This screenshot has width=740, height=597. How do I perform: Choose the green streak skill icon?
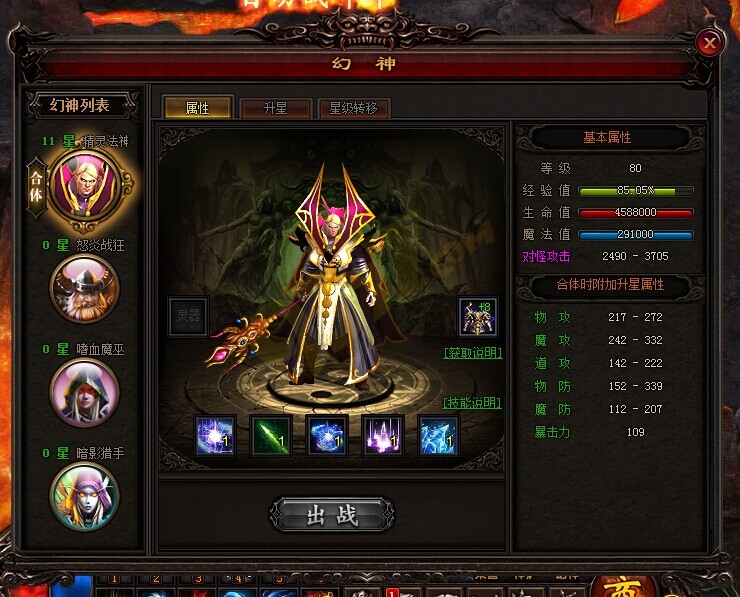pyautogui.click(x=271, y=436)
